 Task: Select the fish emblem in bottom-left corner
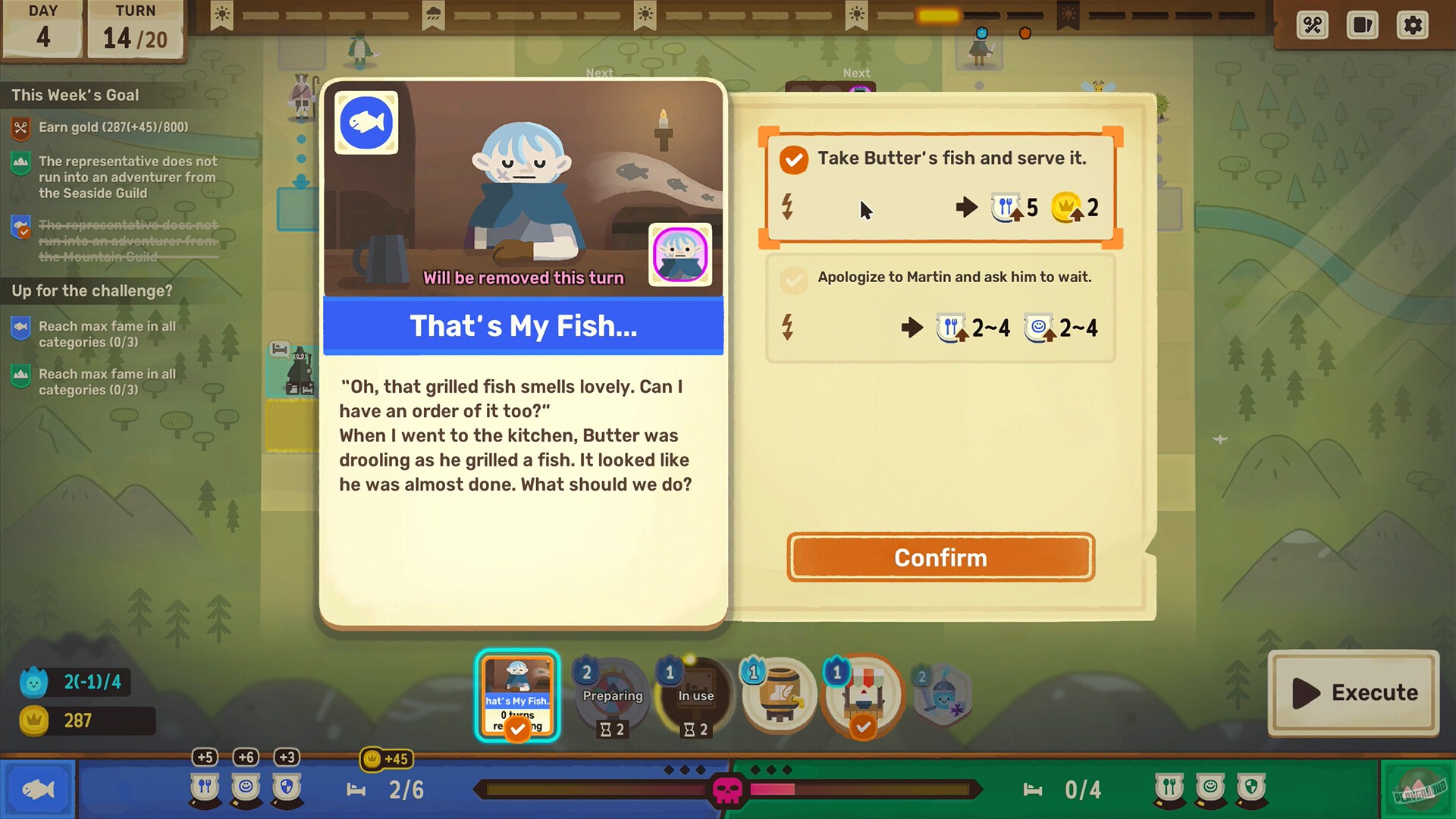[38, 789]
